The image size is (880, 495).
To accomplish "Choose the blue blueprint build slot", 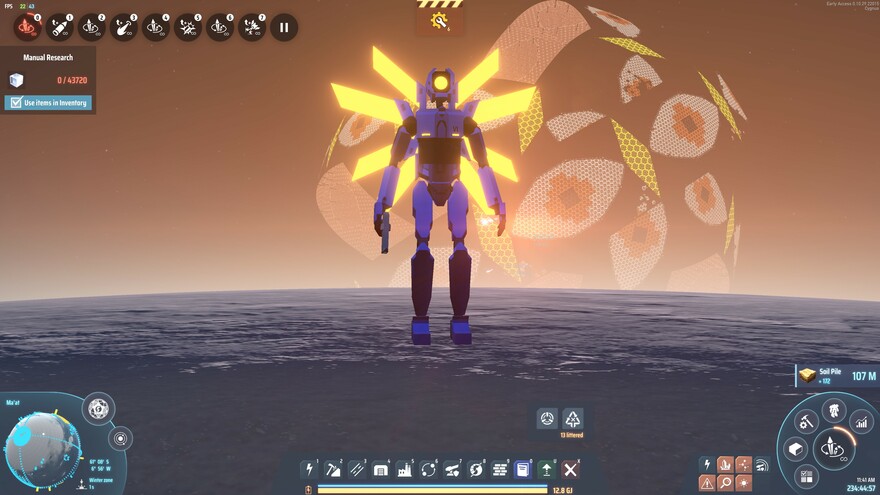I will (523, 469).
